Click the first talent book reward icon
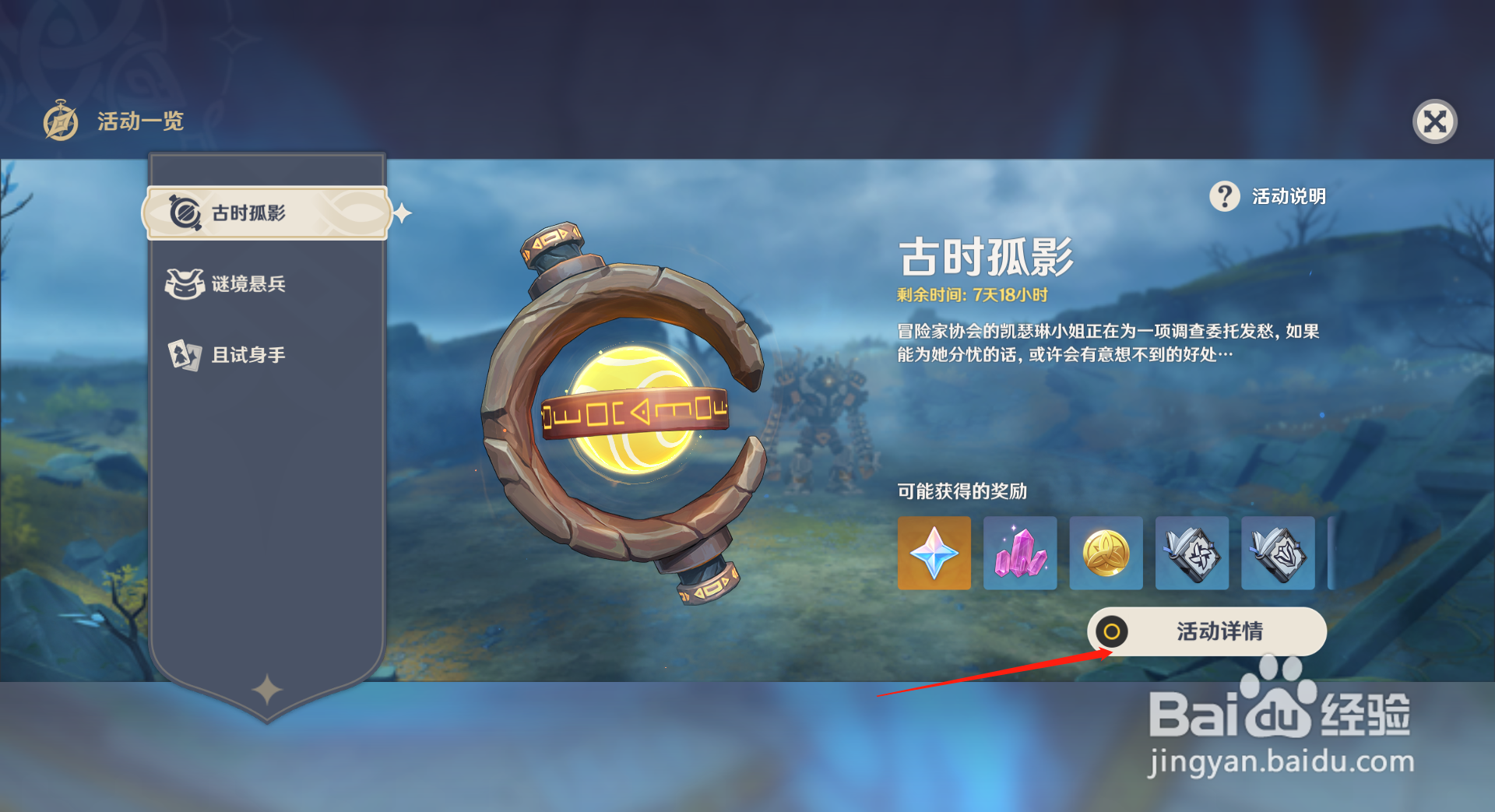 [1192, 554]
